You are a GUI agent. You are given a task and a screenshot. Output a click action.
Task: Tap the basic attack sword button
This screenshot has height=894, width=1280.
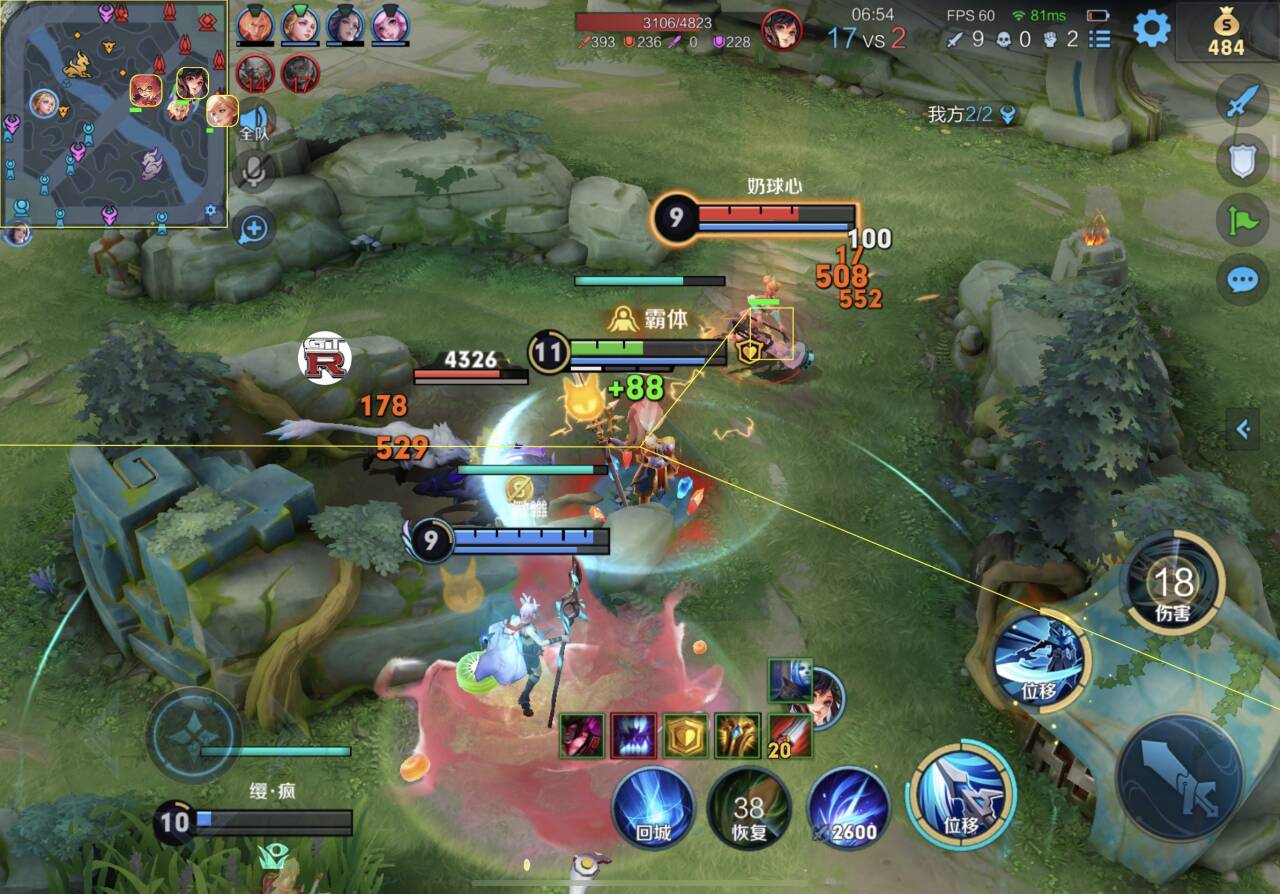[x=1180, y=778]
